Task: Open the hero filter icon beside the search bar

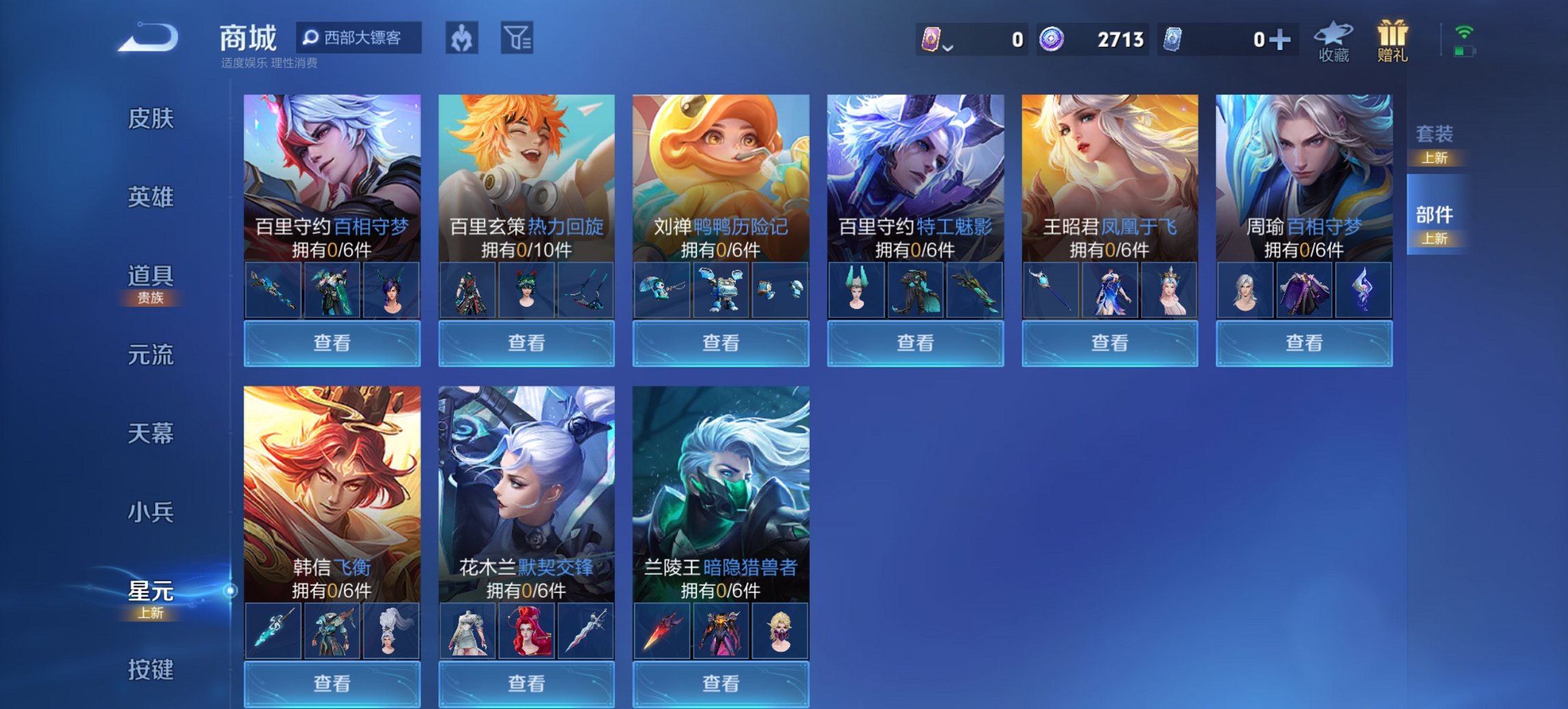Action: point(461,39)
